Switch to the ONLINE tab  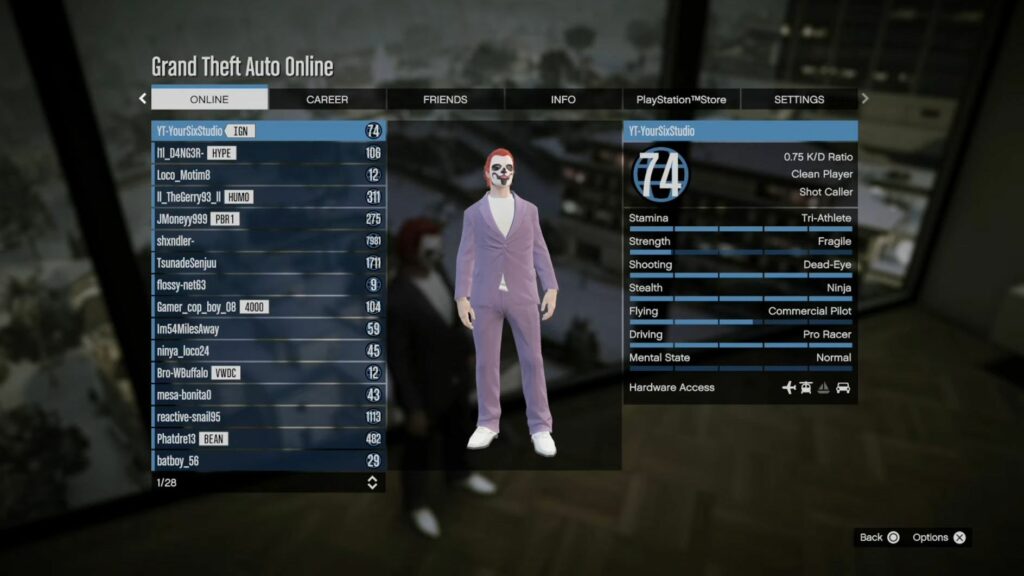pyautogui.click(x=209, y=99)
